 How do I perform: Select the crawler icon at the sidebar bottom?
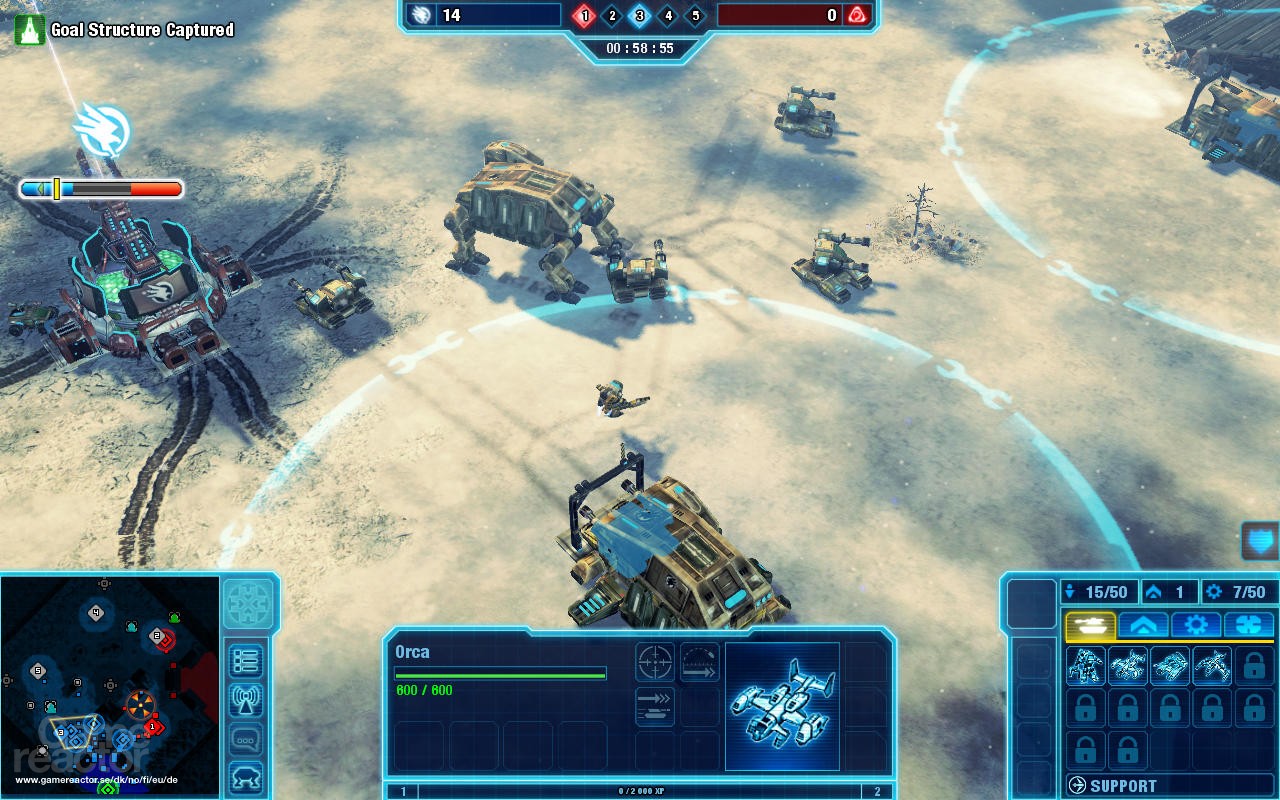(x=247, y=778)
